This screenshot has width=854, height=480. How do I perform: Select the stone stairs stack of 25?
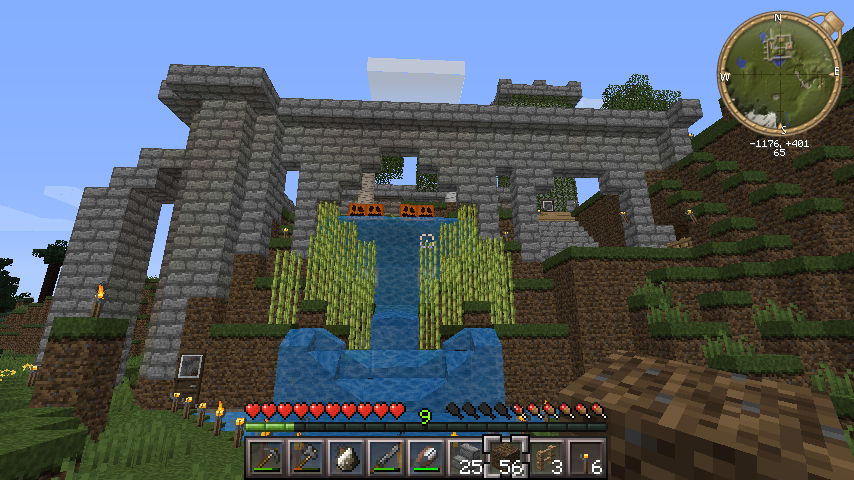(x=466, y=457)
